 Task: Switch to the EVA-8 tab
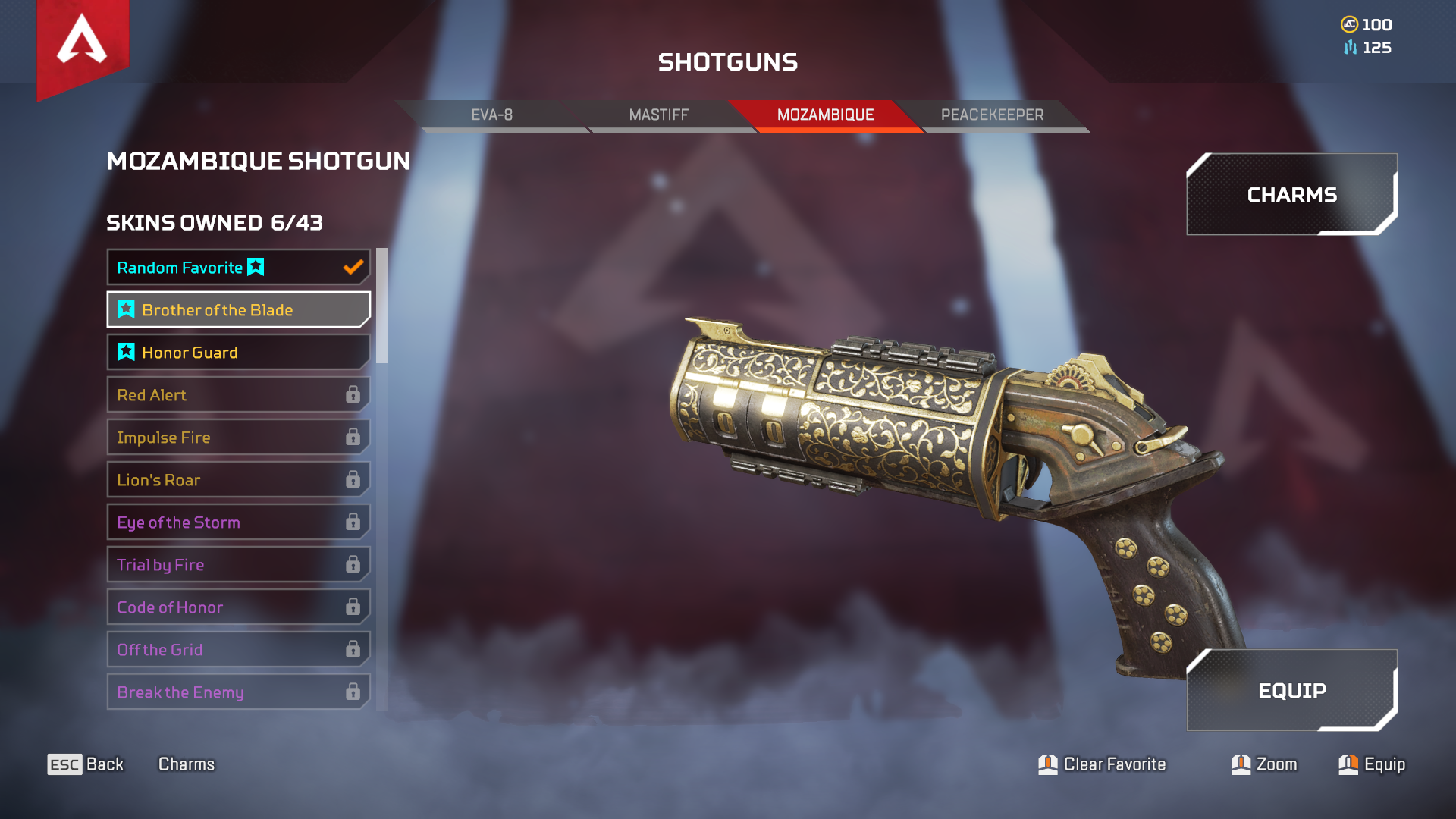[491, 115]
